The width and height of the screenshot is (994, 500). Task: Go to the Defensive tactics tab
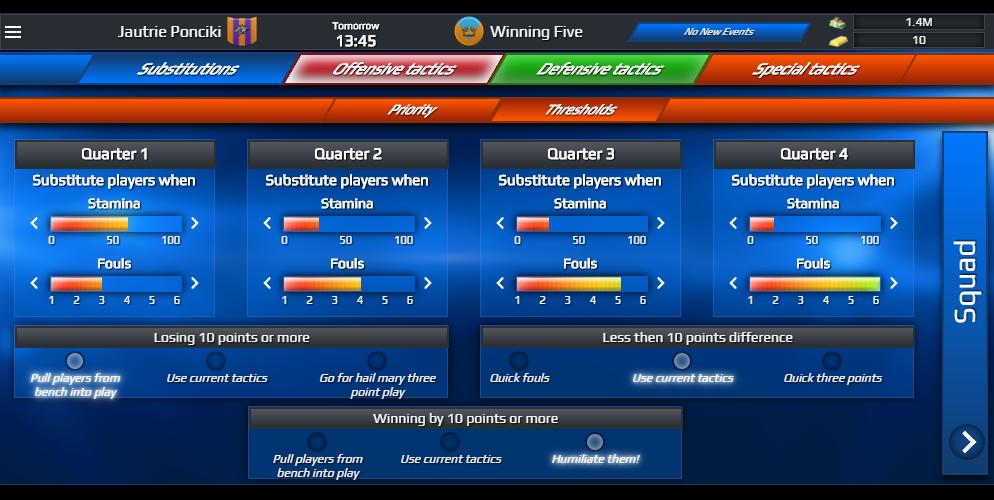[x=599, y=69]
